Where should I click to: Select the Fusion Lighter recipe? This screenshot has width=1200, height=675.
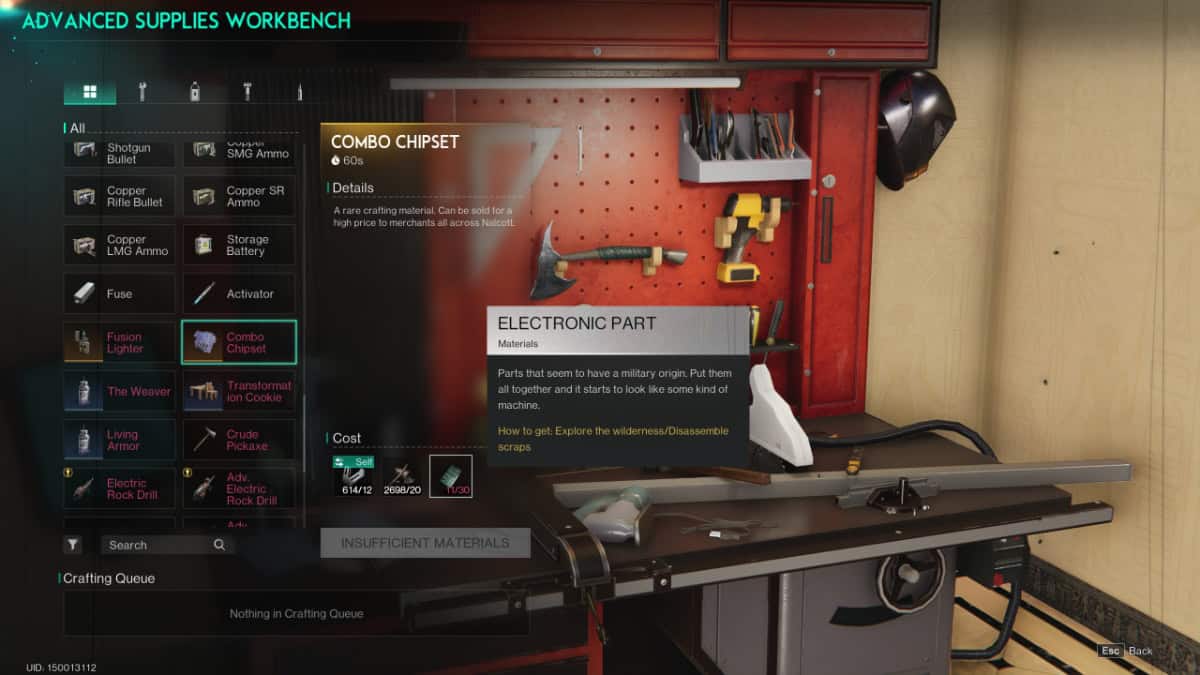pos(119,343)
